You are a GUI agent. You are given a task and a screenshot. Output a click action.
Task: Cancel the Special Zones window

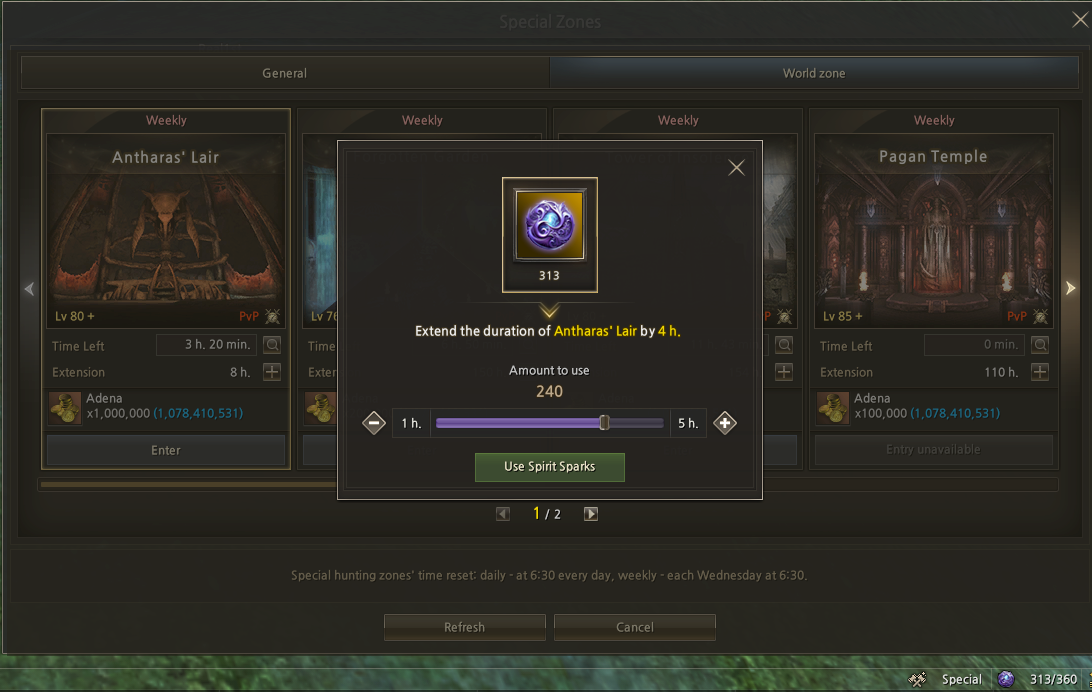click(635, 627)
